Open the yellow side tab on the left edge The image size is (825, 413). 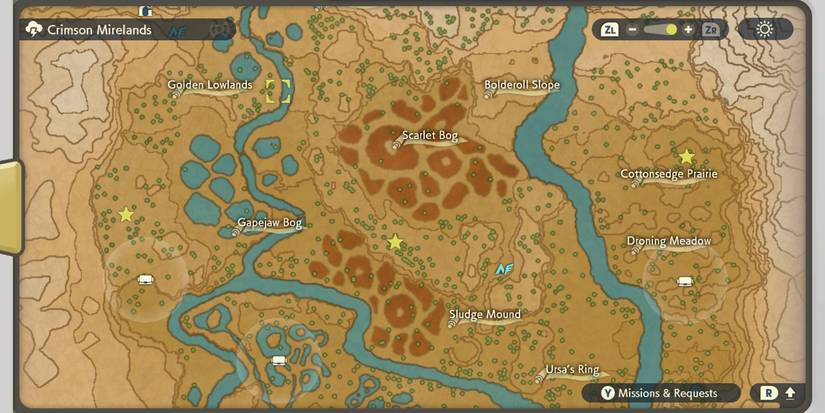(x=9, y=207)
